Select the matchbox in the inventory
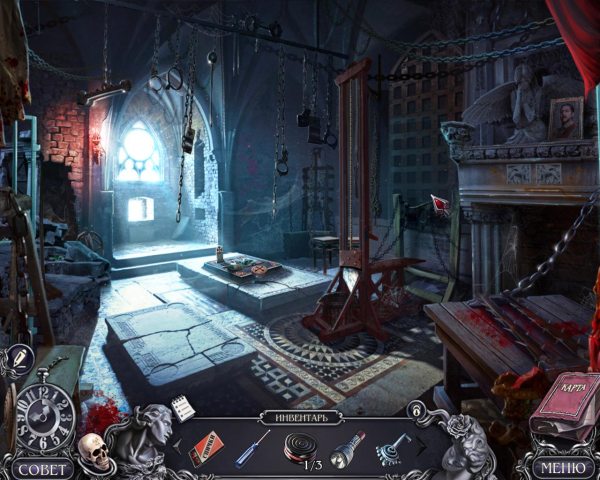The width and height of the screenshot is (600, 480). [205, 446]
